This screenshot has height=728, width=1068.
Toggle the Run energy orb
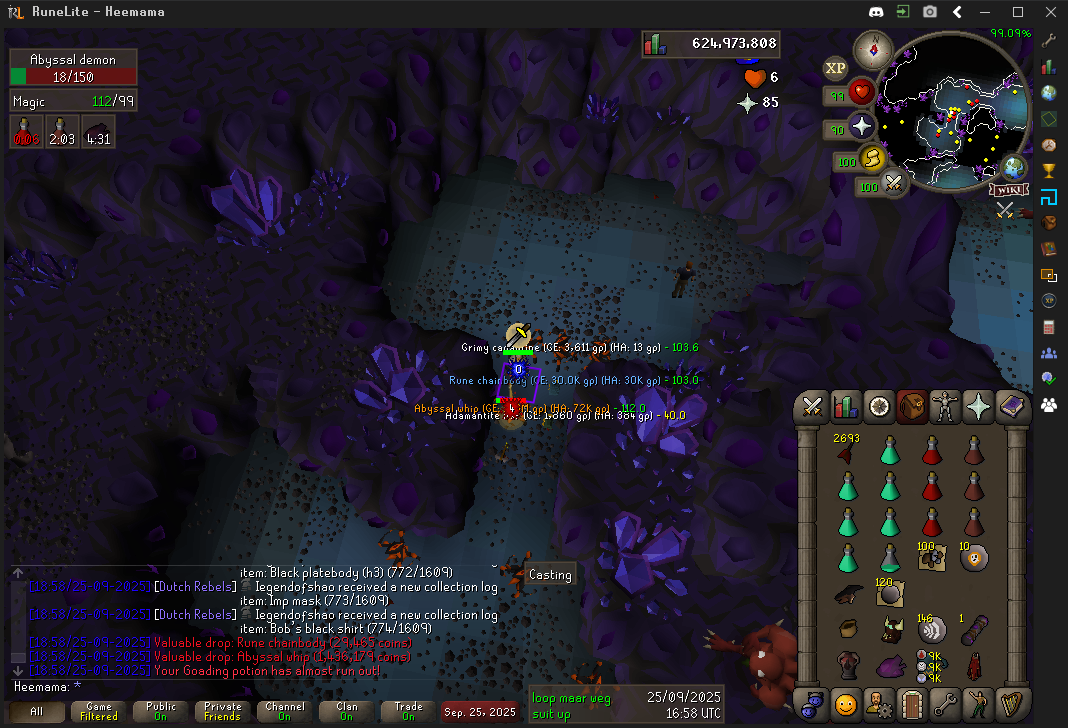pos(875,160)
